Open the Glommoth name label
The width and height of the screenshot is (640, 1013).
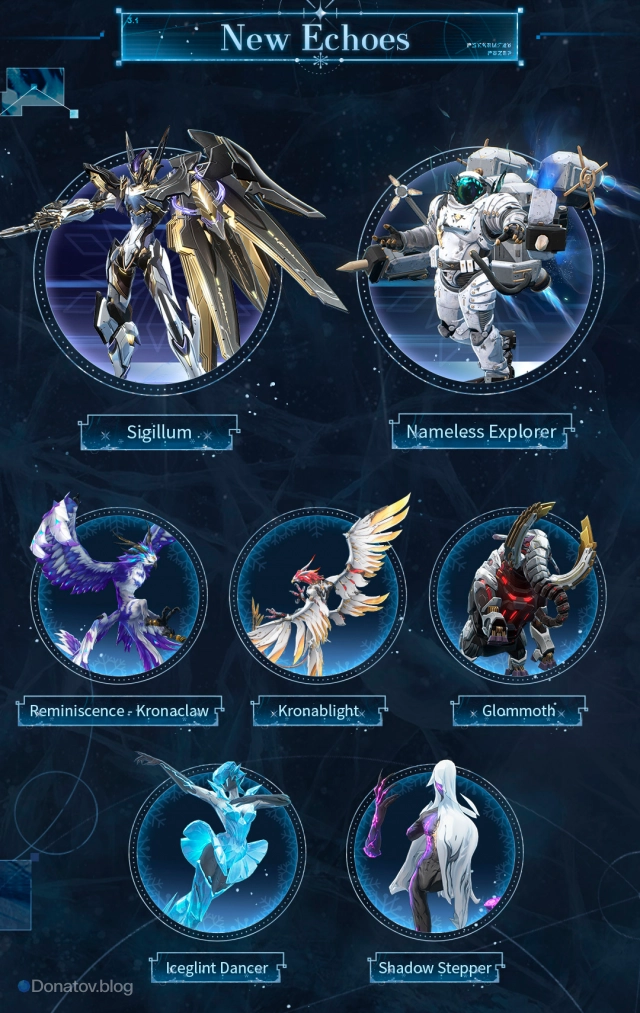pyautogui.click(x=519, y=712)
